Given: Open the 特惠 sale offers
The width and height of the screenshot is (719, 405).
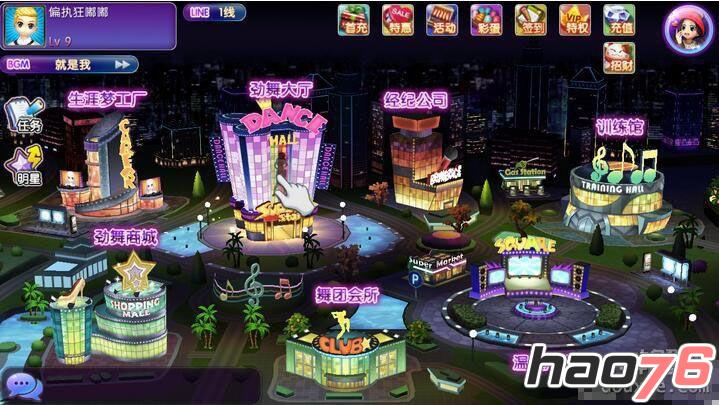Looking at the screenshot, I should [x=398, y=20].
